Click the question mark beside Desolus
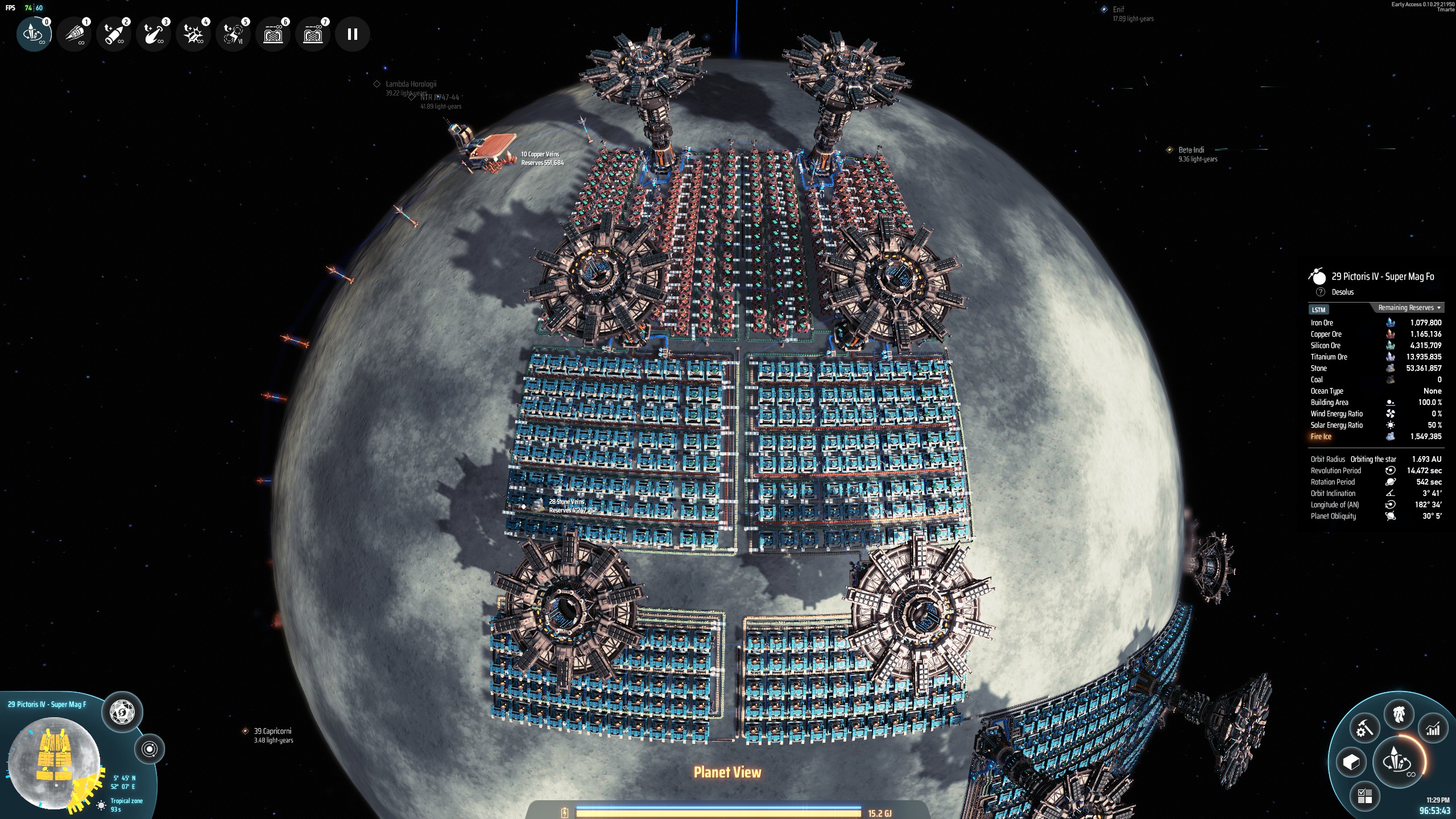Viewport: 1456px width, 819px height. click(1321, 292)
